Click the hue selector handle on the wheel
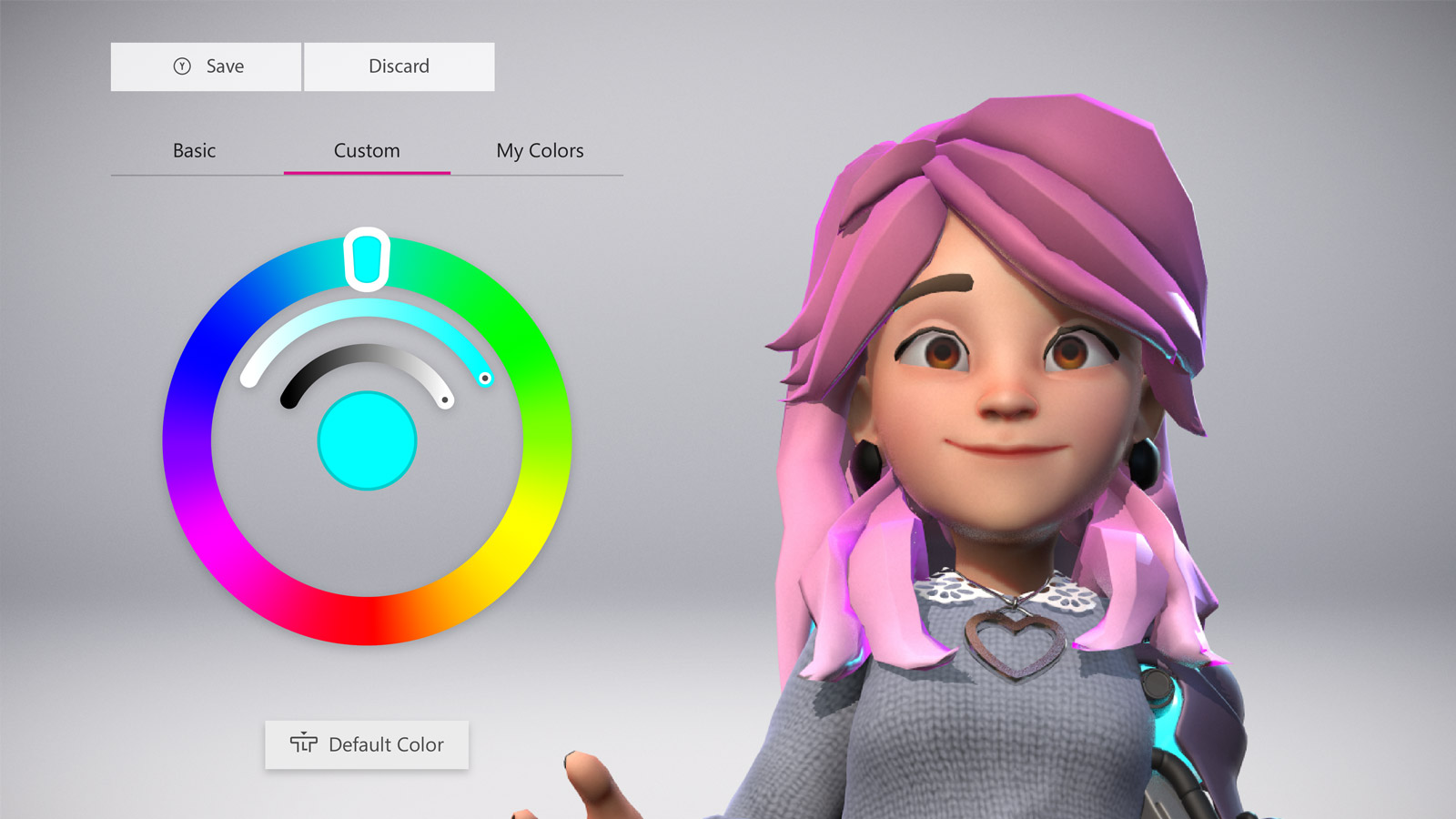The width and height of the screenshot is (1456, 819). [x=367, y=259]
